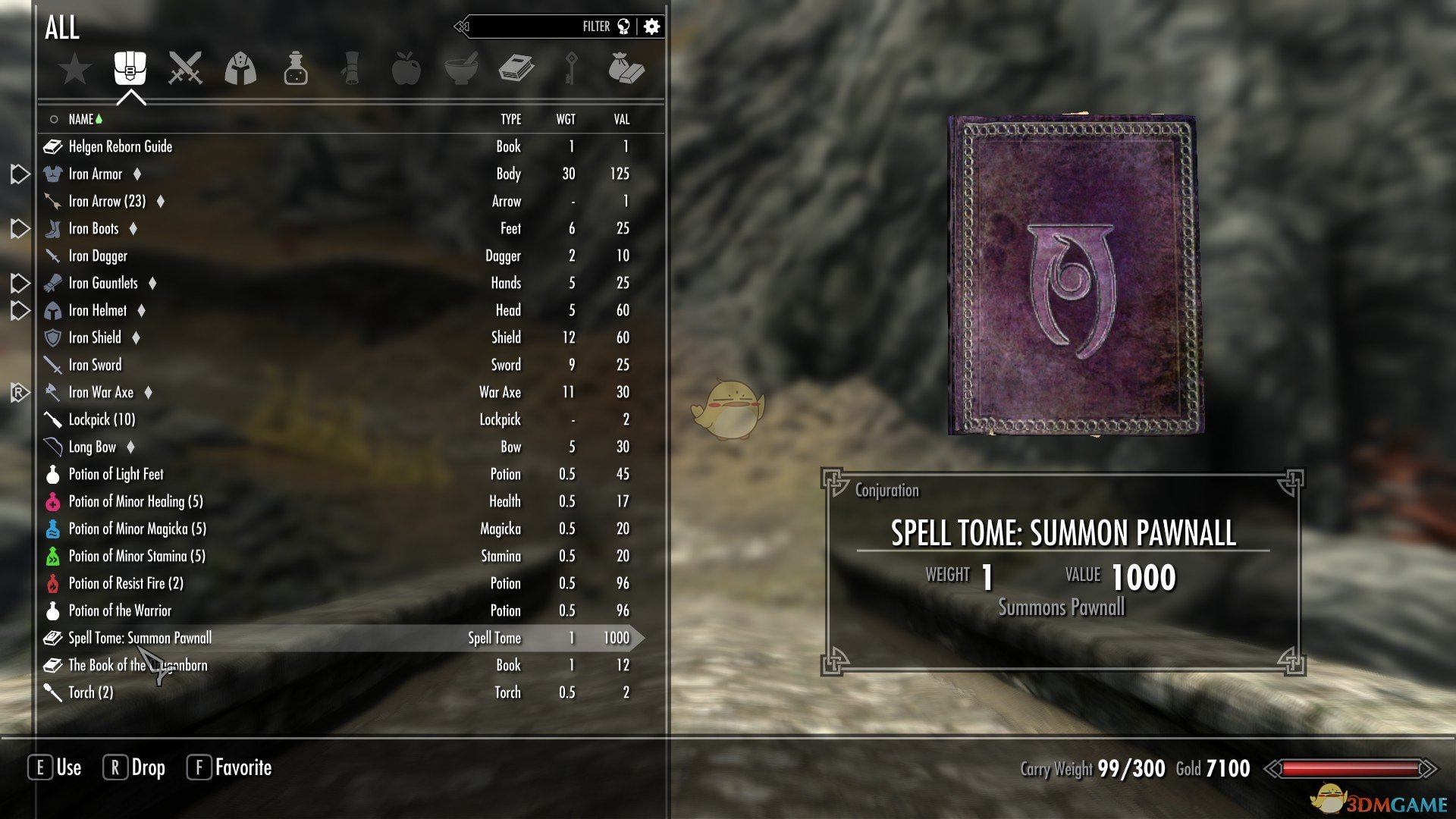The width and height of the screenshot is (1456, 819).
Task: Select the Helgen Reborn Guide book
Action: pyautogui.click(x=121, y=146)
